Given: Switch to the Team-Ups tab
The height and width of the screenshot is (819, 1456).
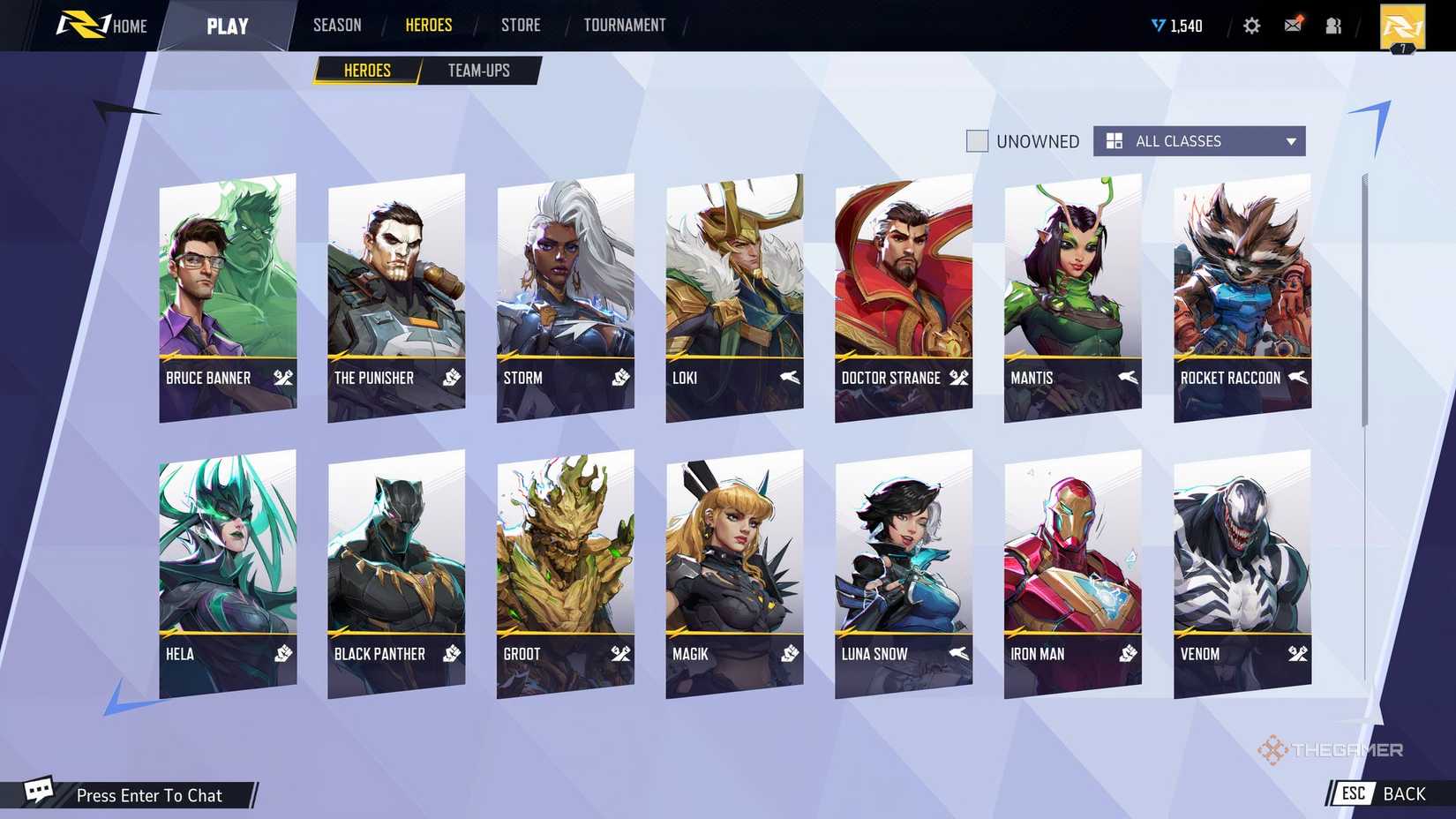Looking at the screenshot, I should pos(479,70).
